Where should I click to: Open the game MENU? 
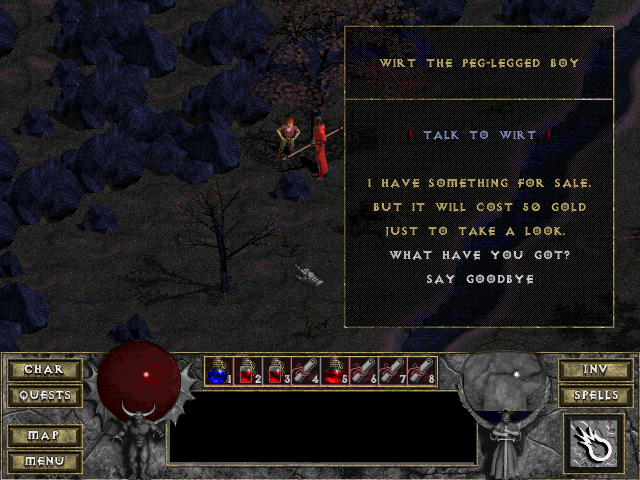pos(44,461)
